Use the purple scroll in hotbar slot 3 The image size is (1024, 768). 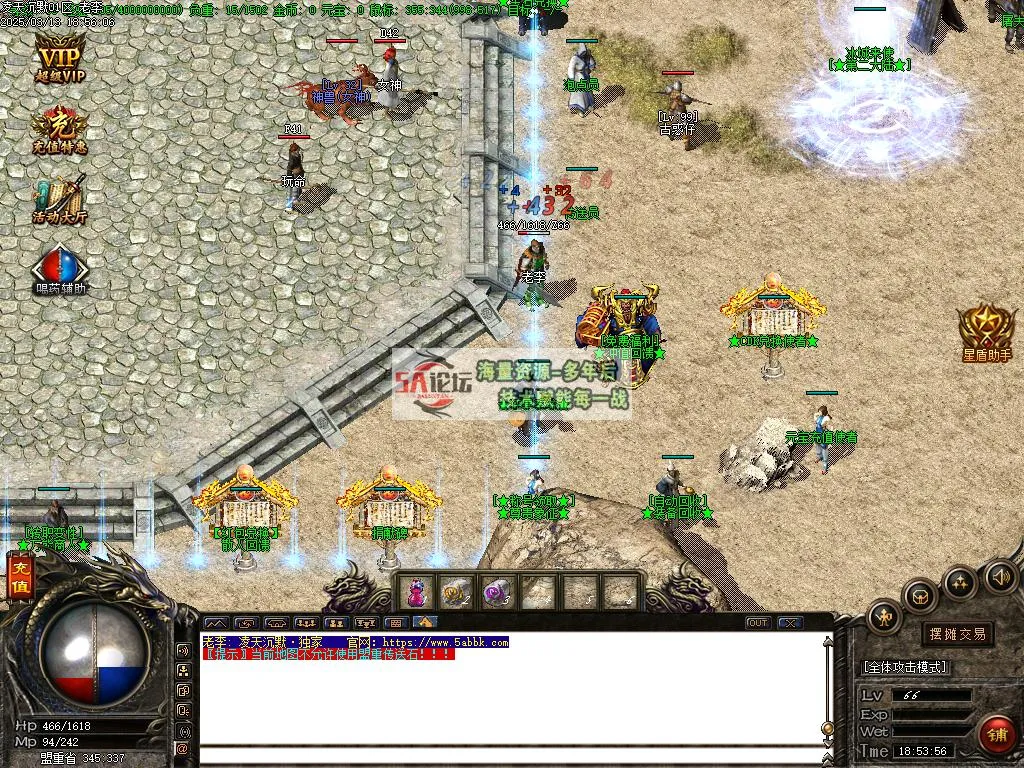pyautogui.click(x=497, y=593)
